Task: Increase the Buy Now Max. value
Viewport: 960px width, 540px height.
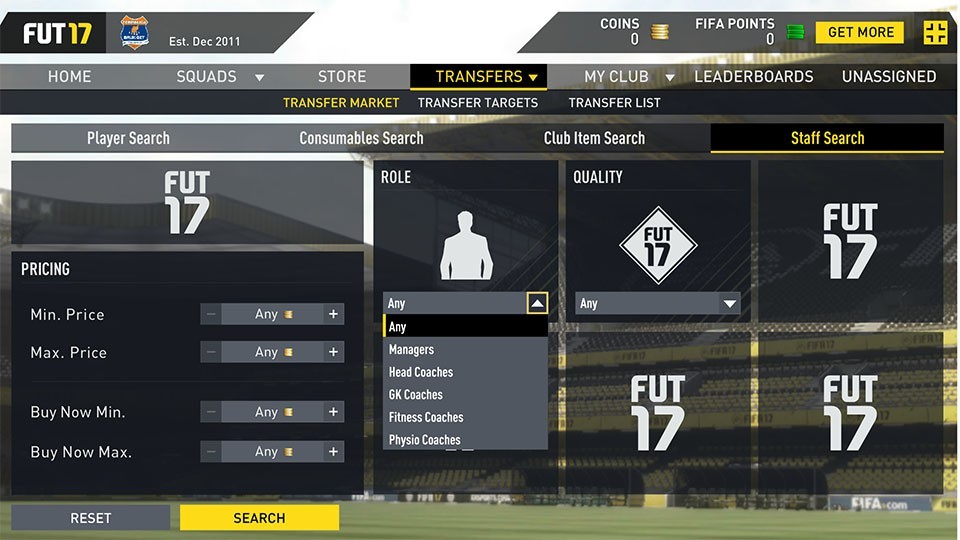Action: pyautogui.click(x=333, y=452)
